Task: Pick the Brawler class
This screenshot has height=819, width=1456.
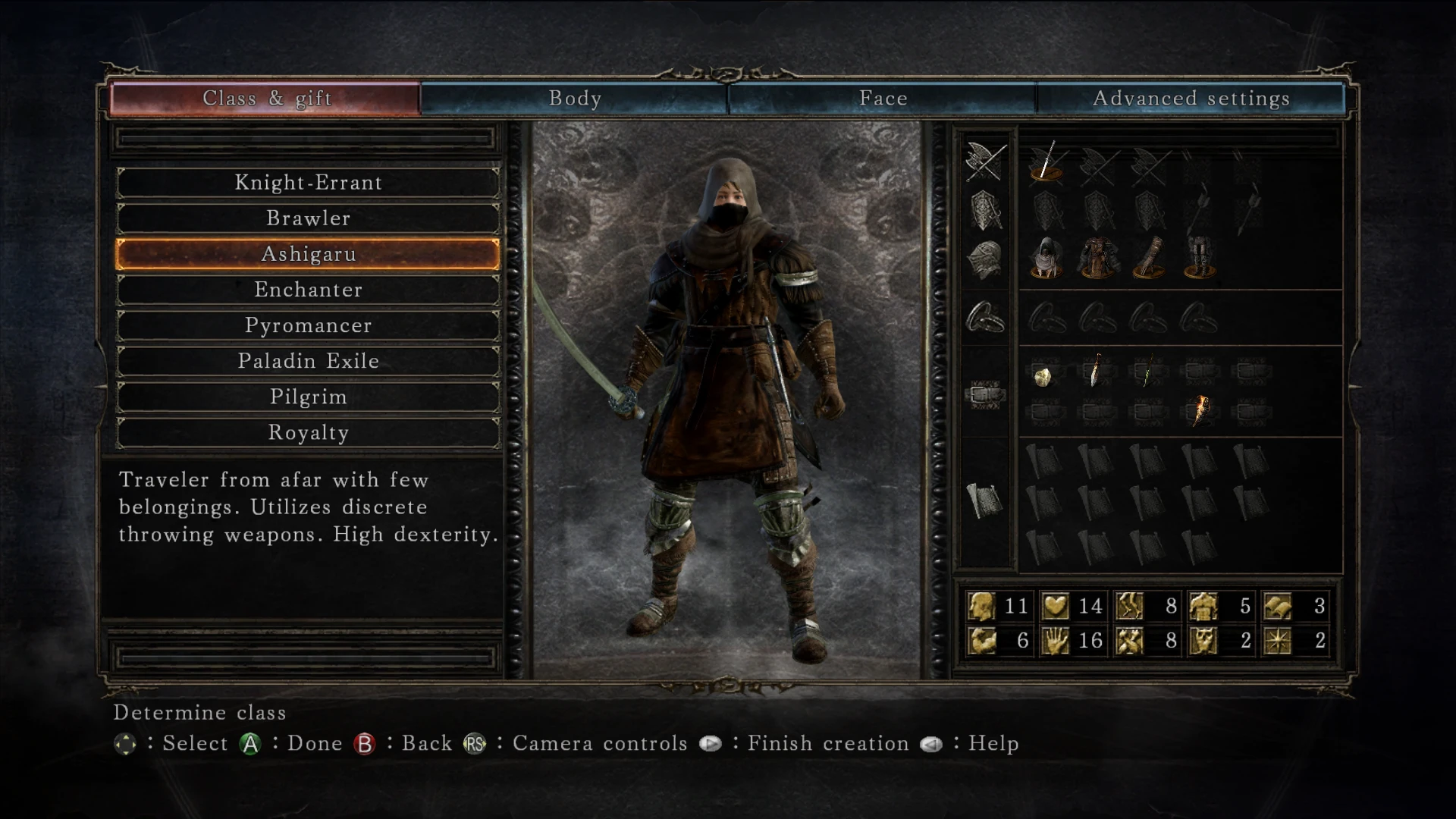Action: [308, 218]
